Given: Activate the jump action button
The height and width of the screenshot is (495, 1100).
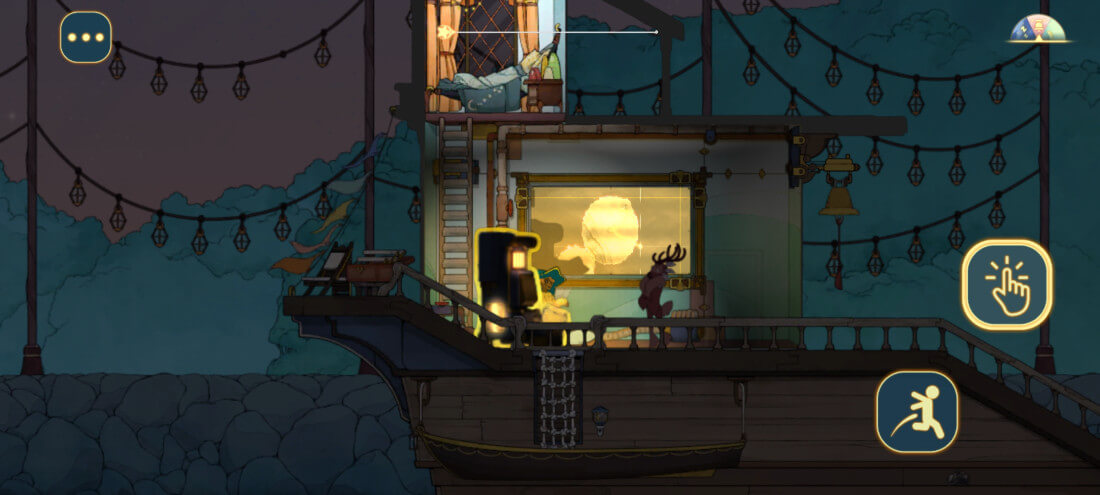Looking at the screenshot, I should click(918, 411).
